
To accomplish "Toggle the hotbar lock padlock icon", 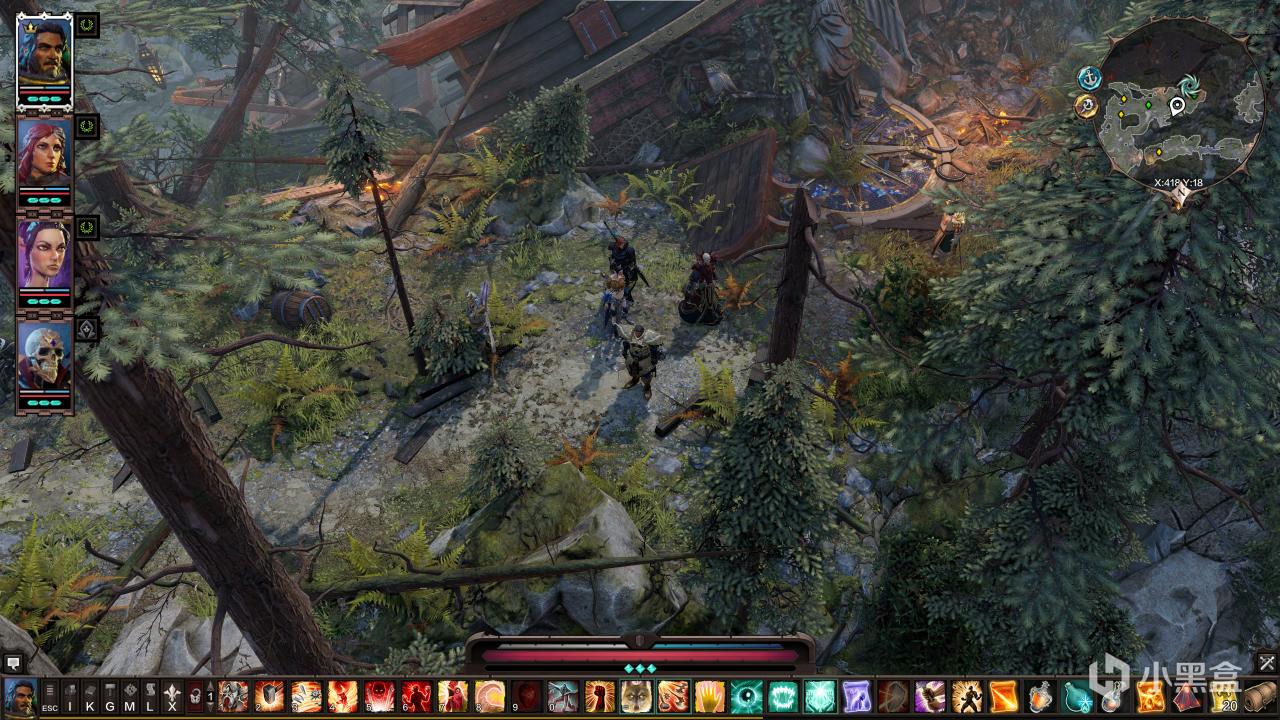I will pyautogui.click(x=194, y=698).
